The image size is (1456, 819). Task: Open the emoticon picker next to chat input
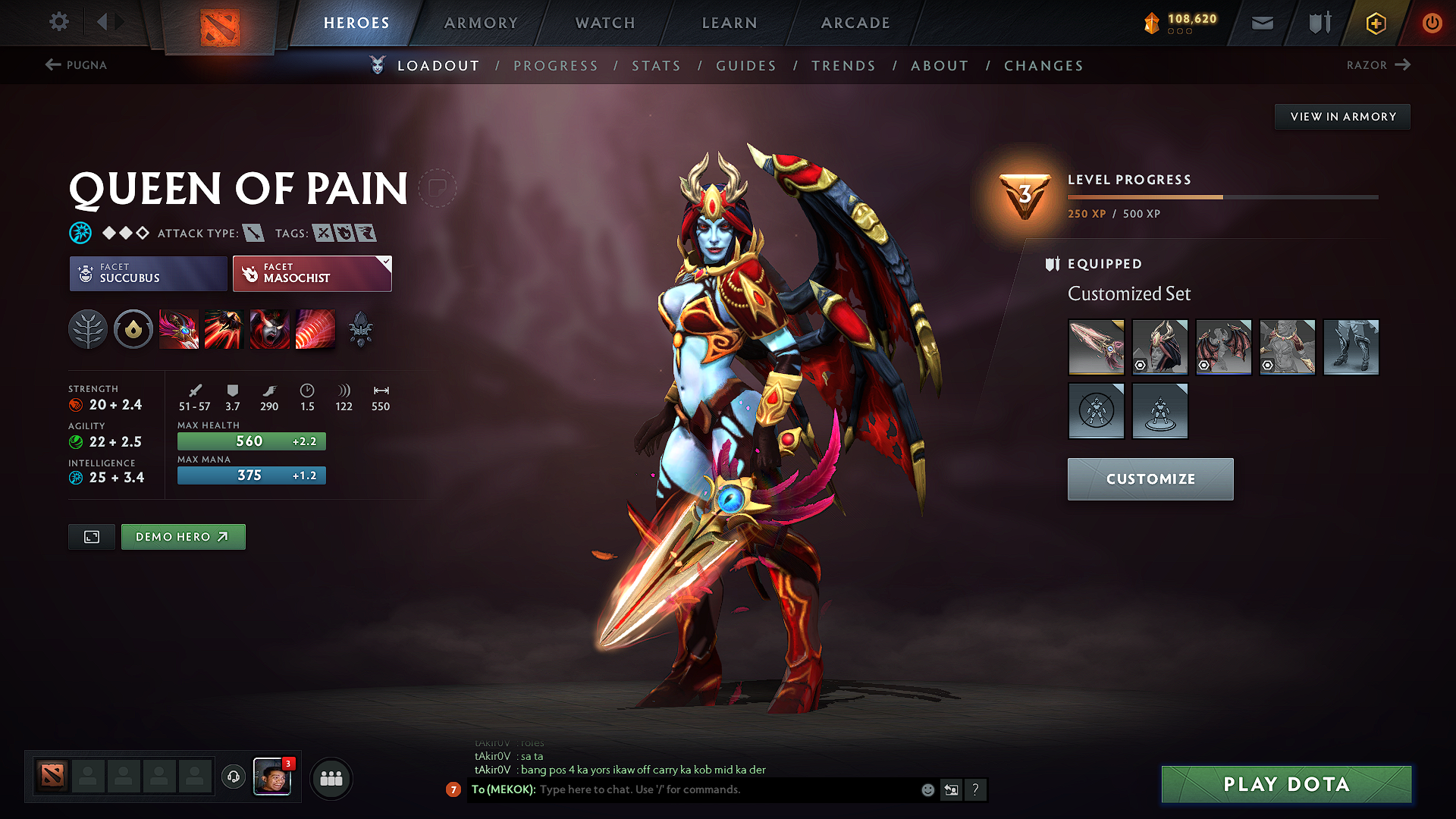click(x=927, y=789)
